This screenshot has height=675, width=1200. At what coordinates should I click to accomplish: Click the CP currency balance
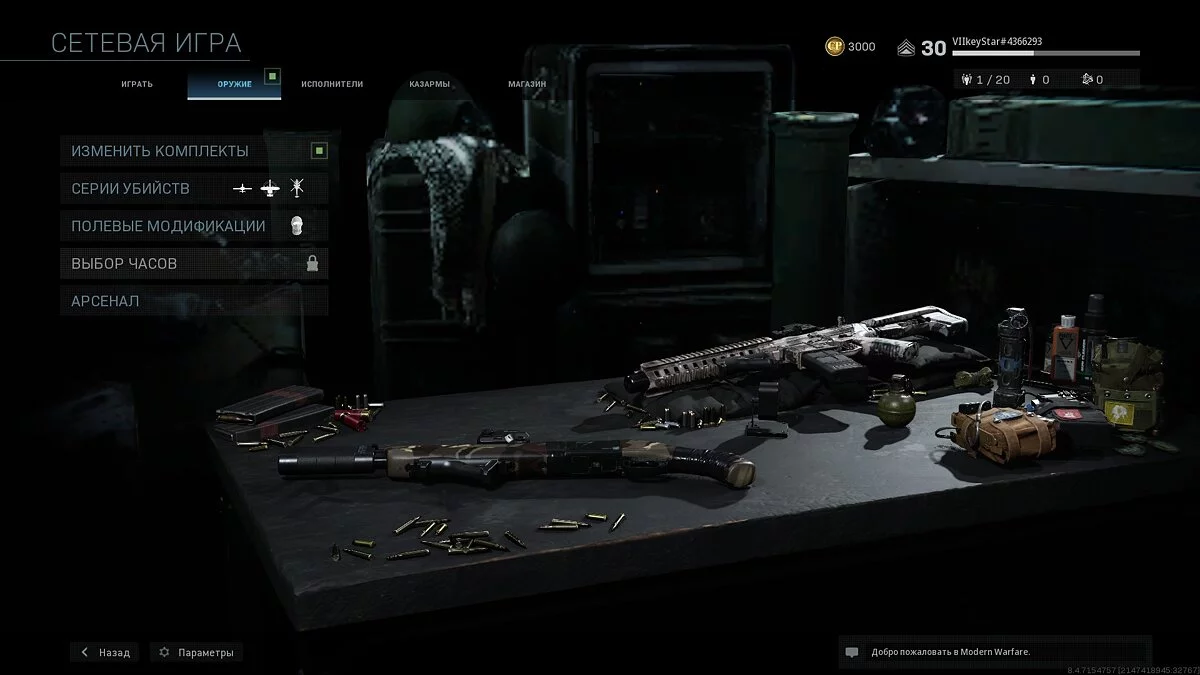850,47
